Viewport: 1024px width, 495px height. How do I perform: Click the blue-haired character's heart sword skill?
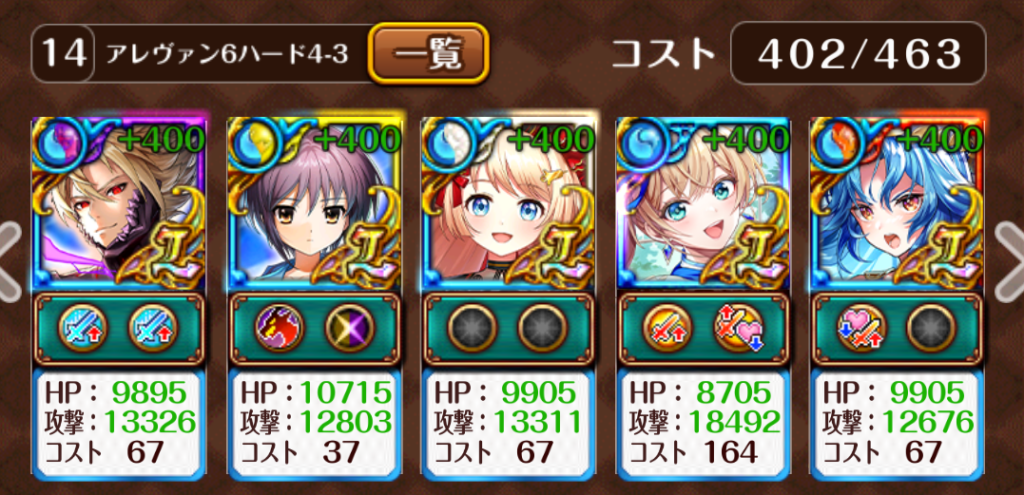click(x=864, y=328)
